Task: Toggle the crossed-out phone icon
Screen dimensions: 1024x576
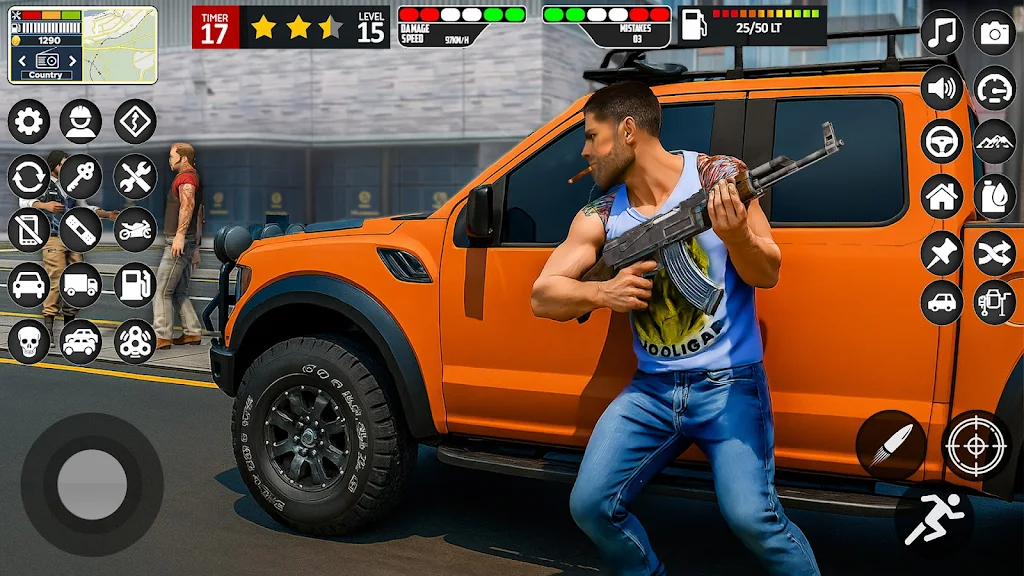Action: coord(29,230)
